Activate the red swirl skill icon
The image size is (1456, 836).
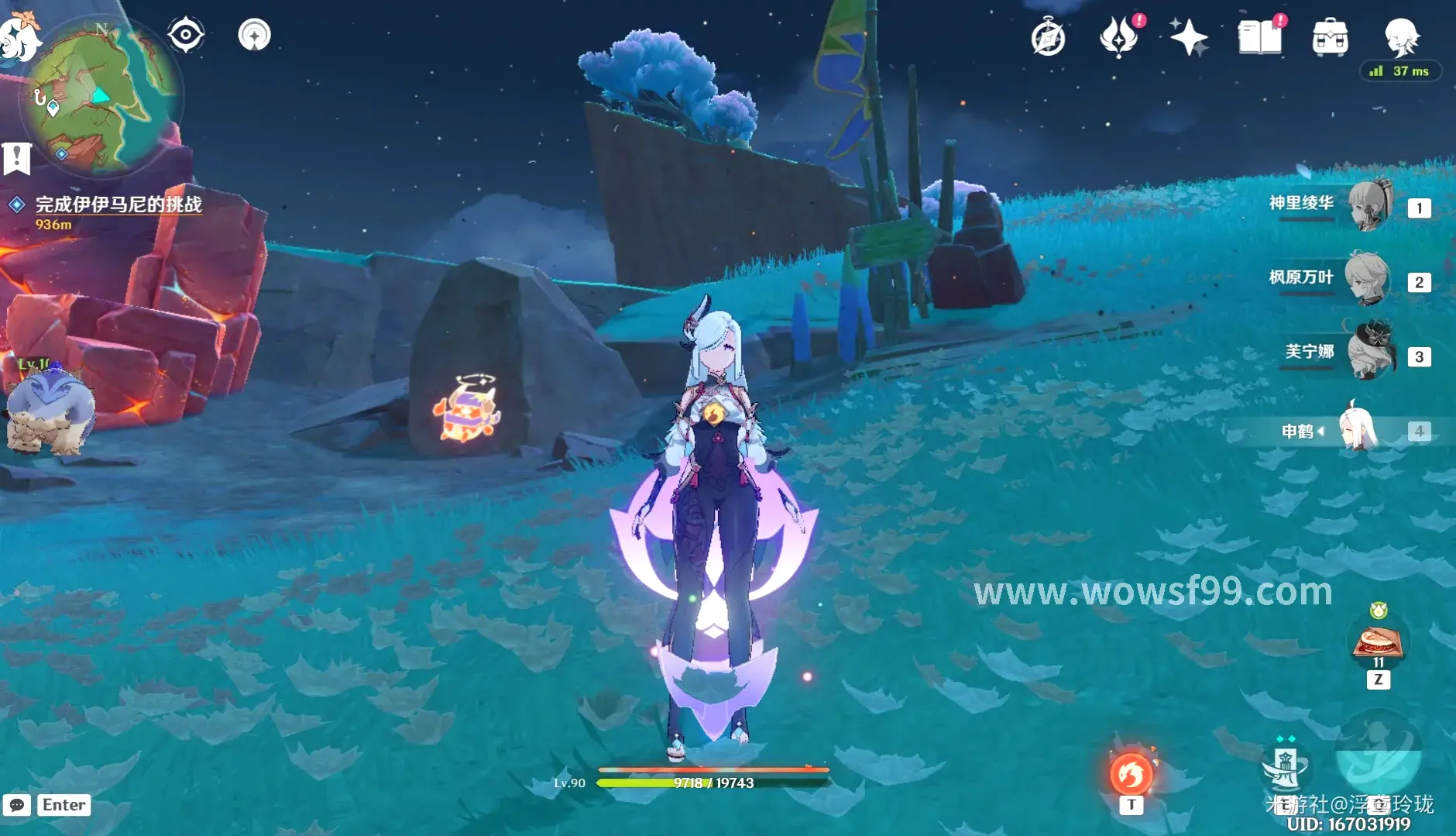click(x=1131, y=773)
